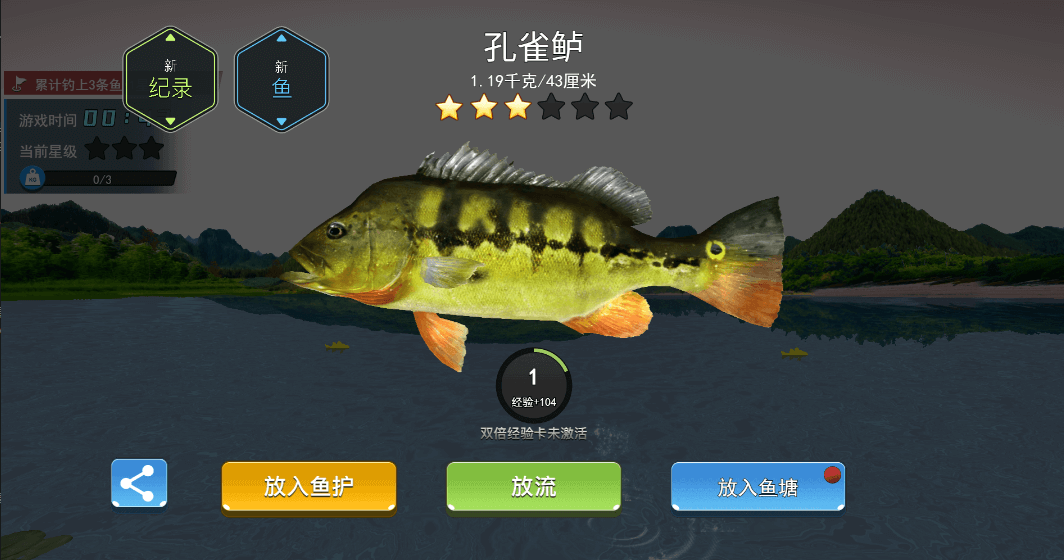
Task: Click the level 1 experience circle
Action: click(533, 385)
